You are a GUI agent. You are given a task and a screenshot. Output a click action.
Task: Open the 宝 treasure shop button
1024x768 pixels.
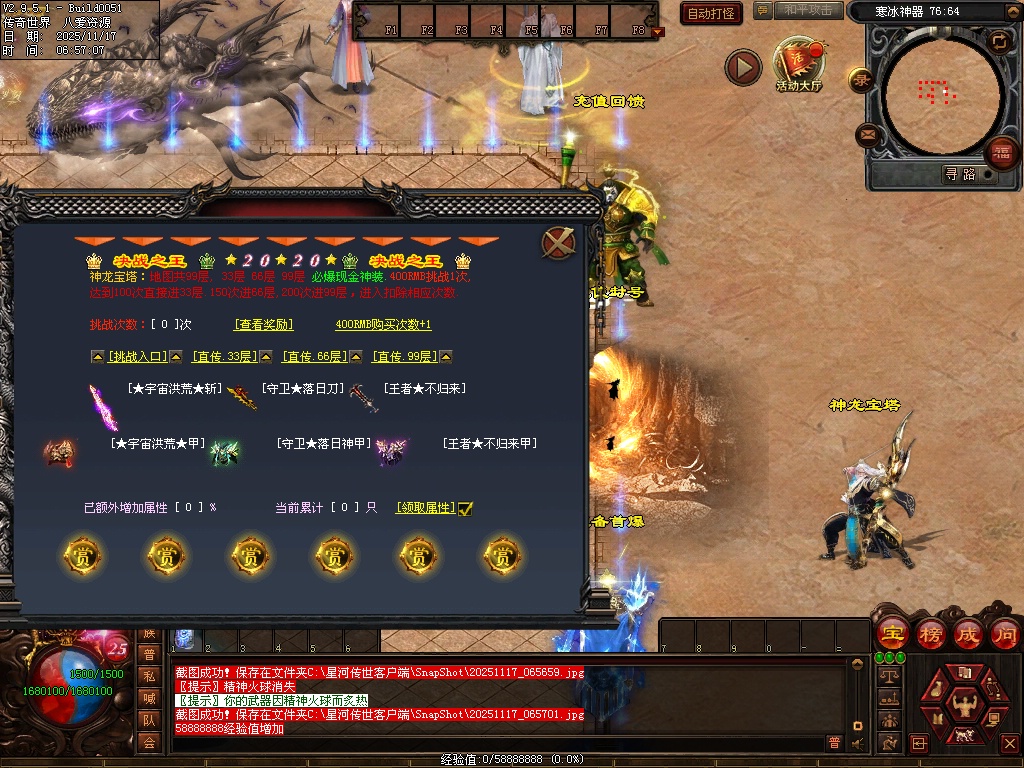[x=892, y=633]
